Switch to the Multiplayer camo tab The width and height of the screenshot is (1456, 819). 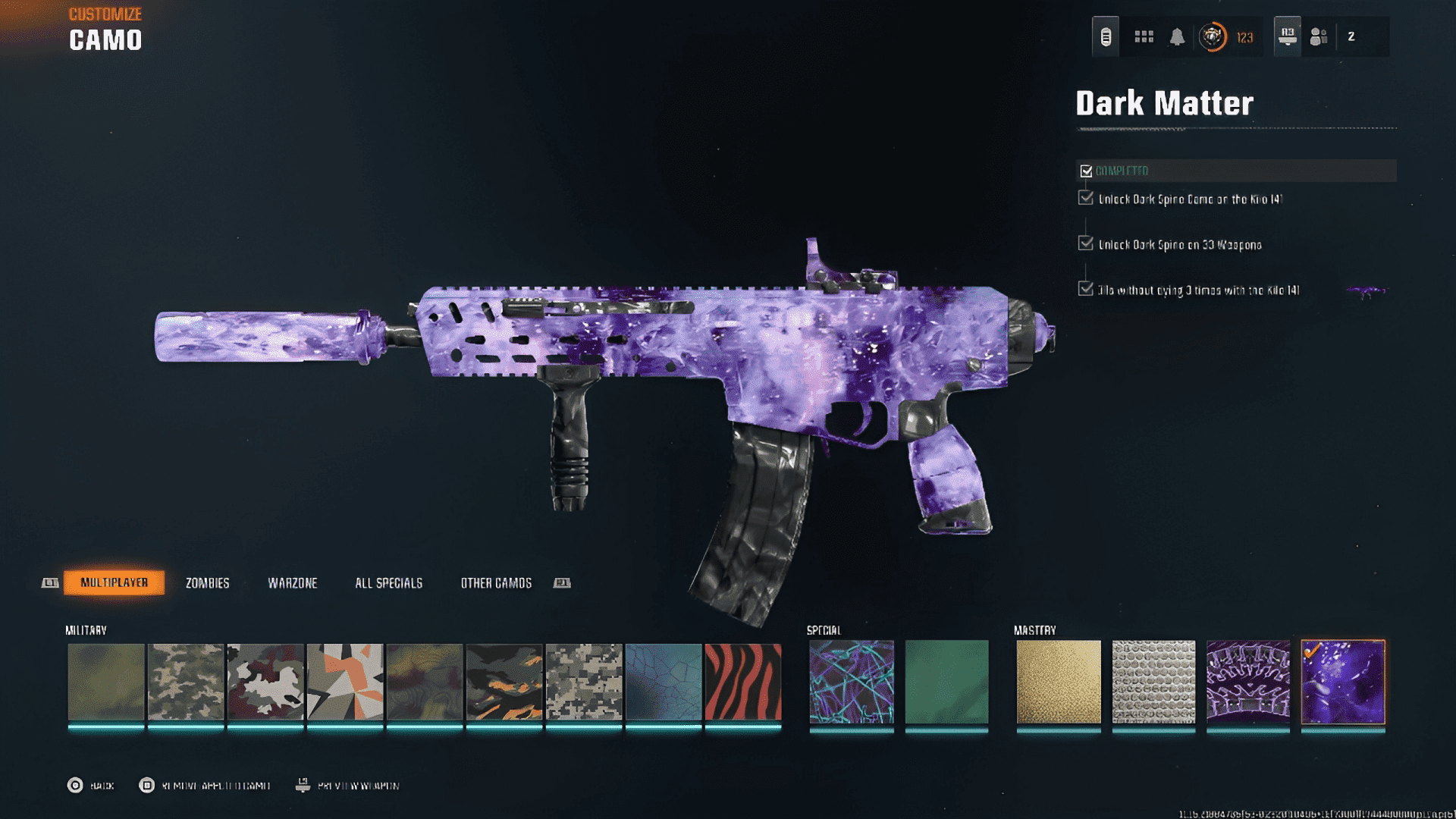(x=114, y=582)
